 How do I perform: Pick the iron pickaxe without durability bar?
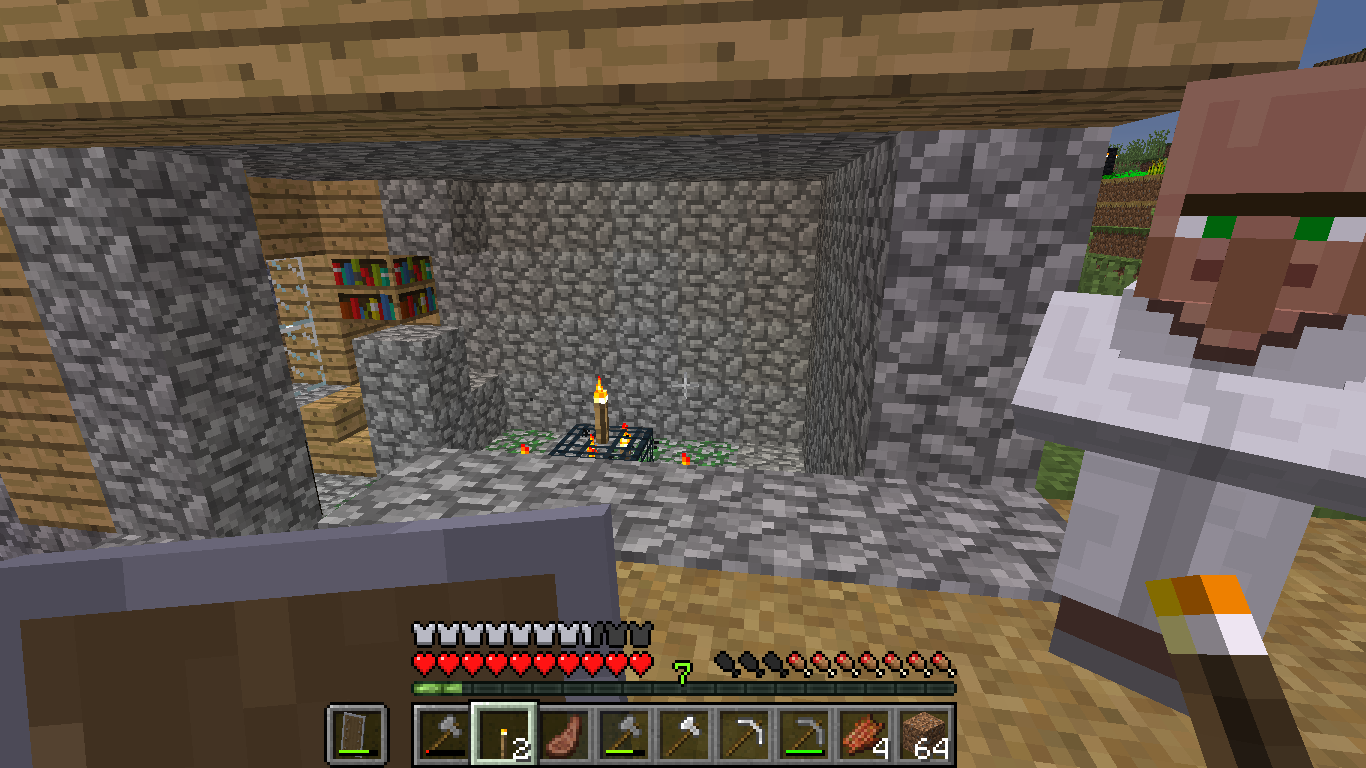pos(744,734)
